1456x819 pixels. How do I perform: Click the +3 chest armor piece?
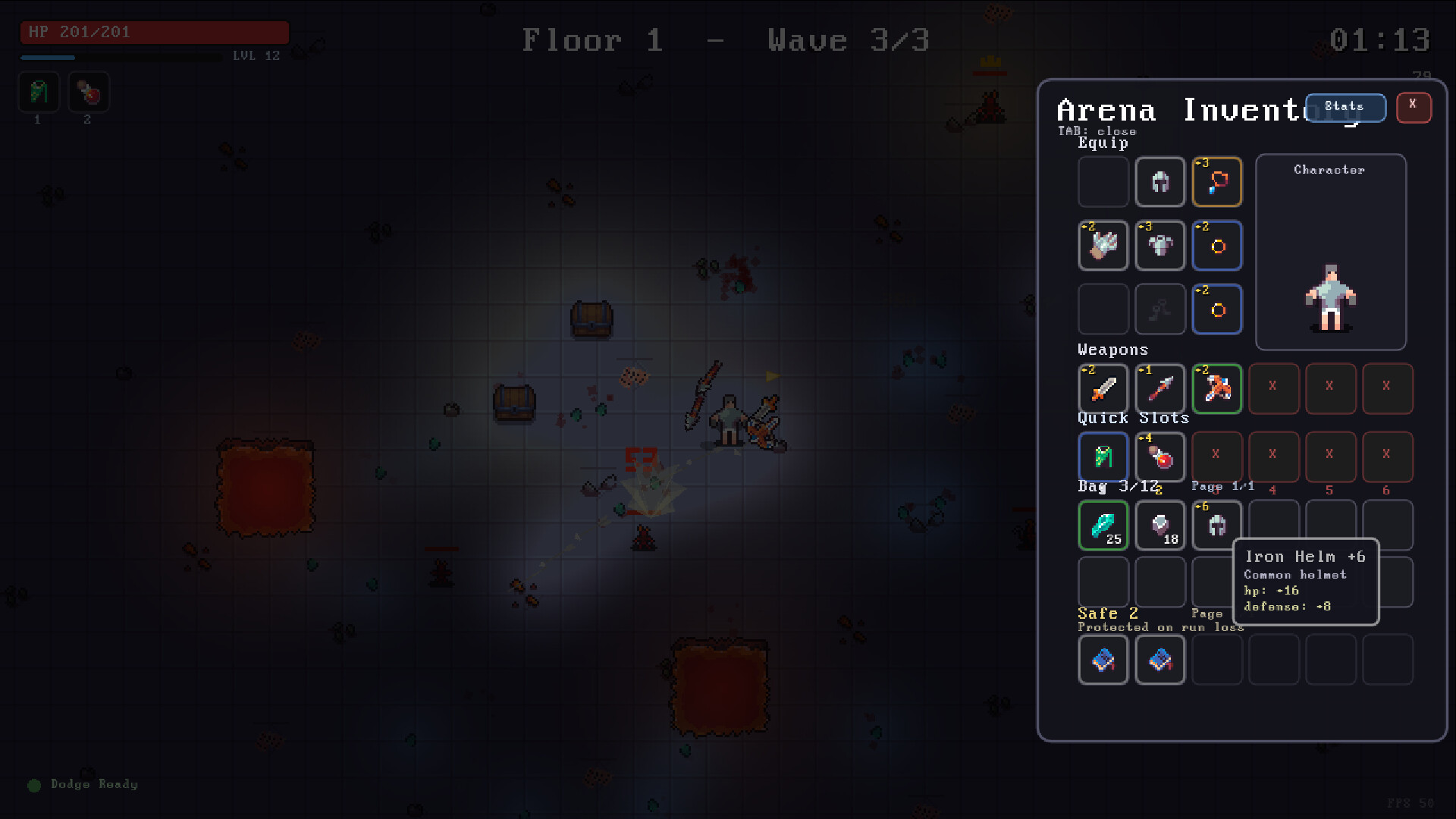(1160, 246)
